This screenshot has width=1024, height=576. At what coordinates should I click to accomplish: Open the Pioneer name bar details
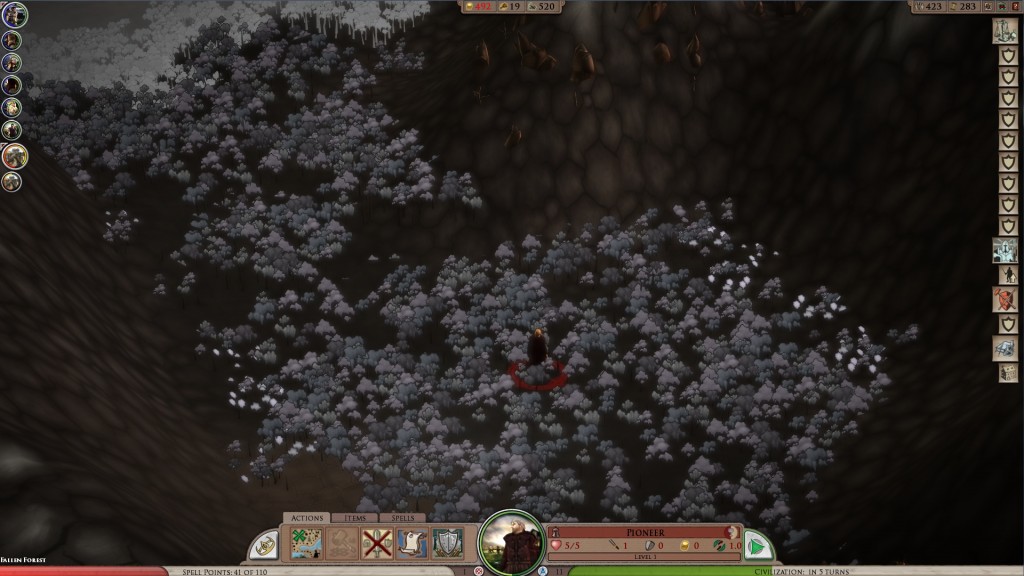645,532
